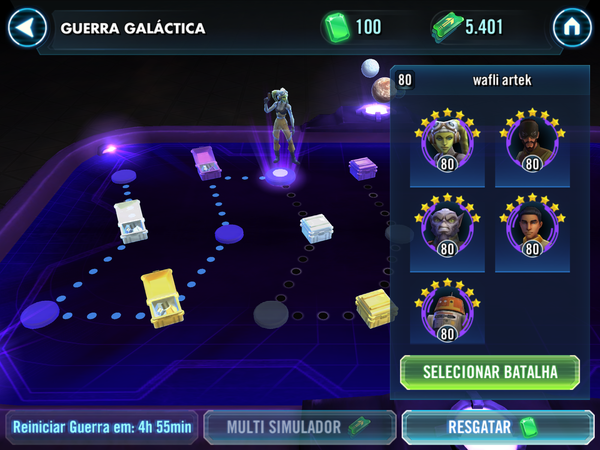The width and height of the screenshot is (600, 450).
Task: Go back using the arrow button
Action: (27, 27)
